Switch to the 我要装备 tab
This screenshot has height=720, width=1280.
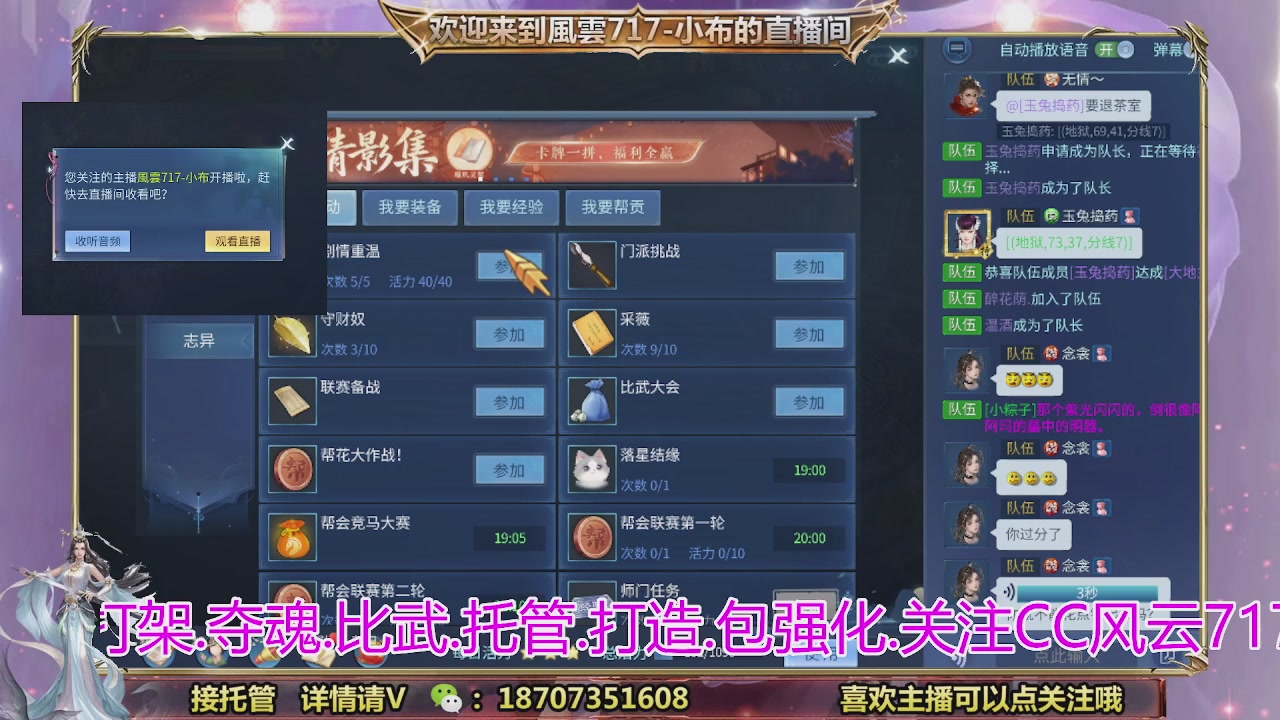click(409, 207)
